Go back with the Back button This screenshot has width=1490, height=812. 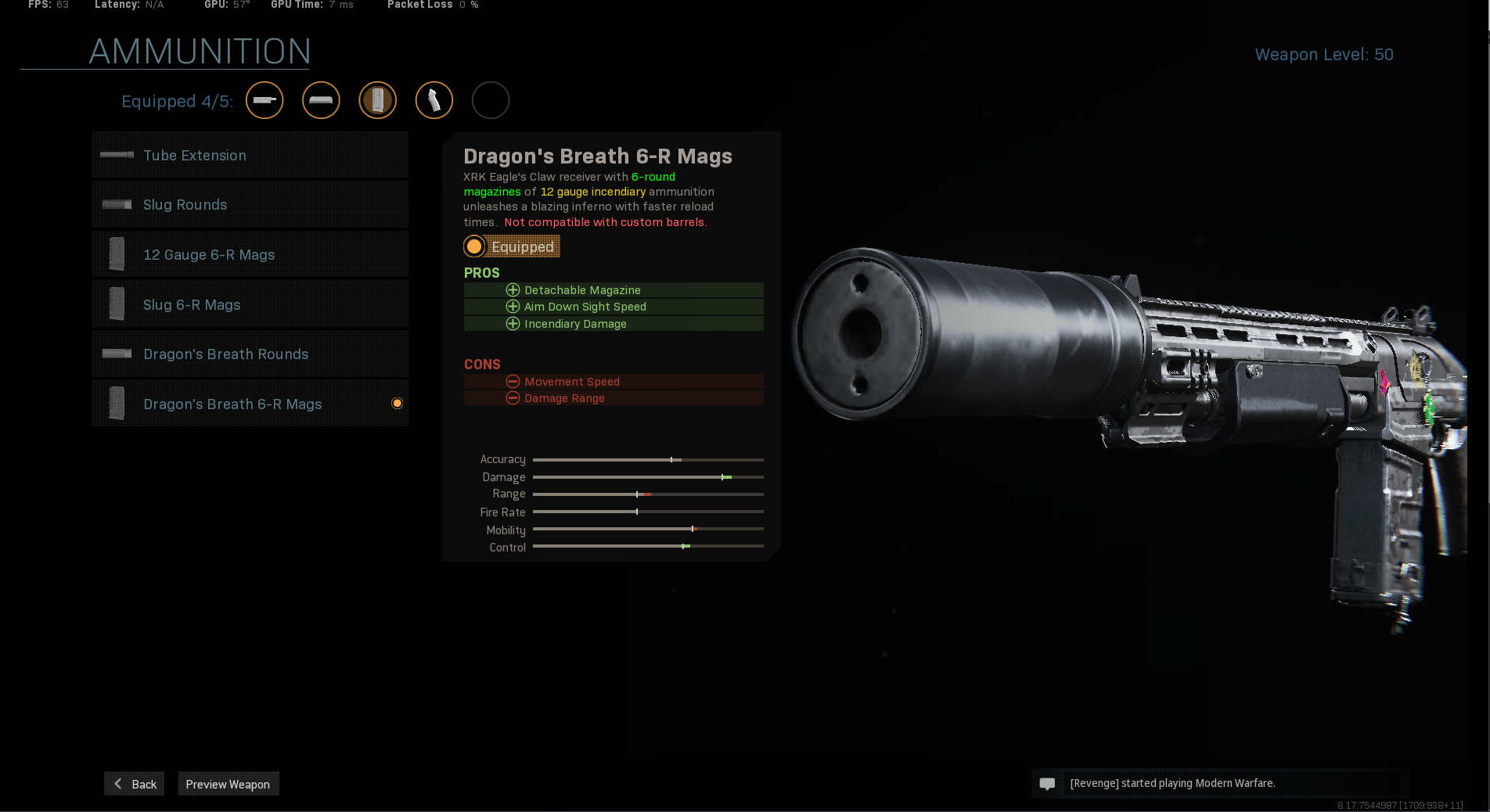[x=135, y=784]
